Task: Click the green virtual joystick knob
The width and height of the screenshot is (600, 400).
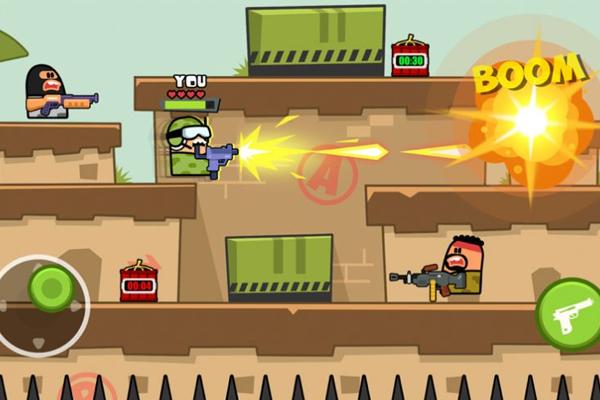Action: (x=51, y=288)
